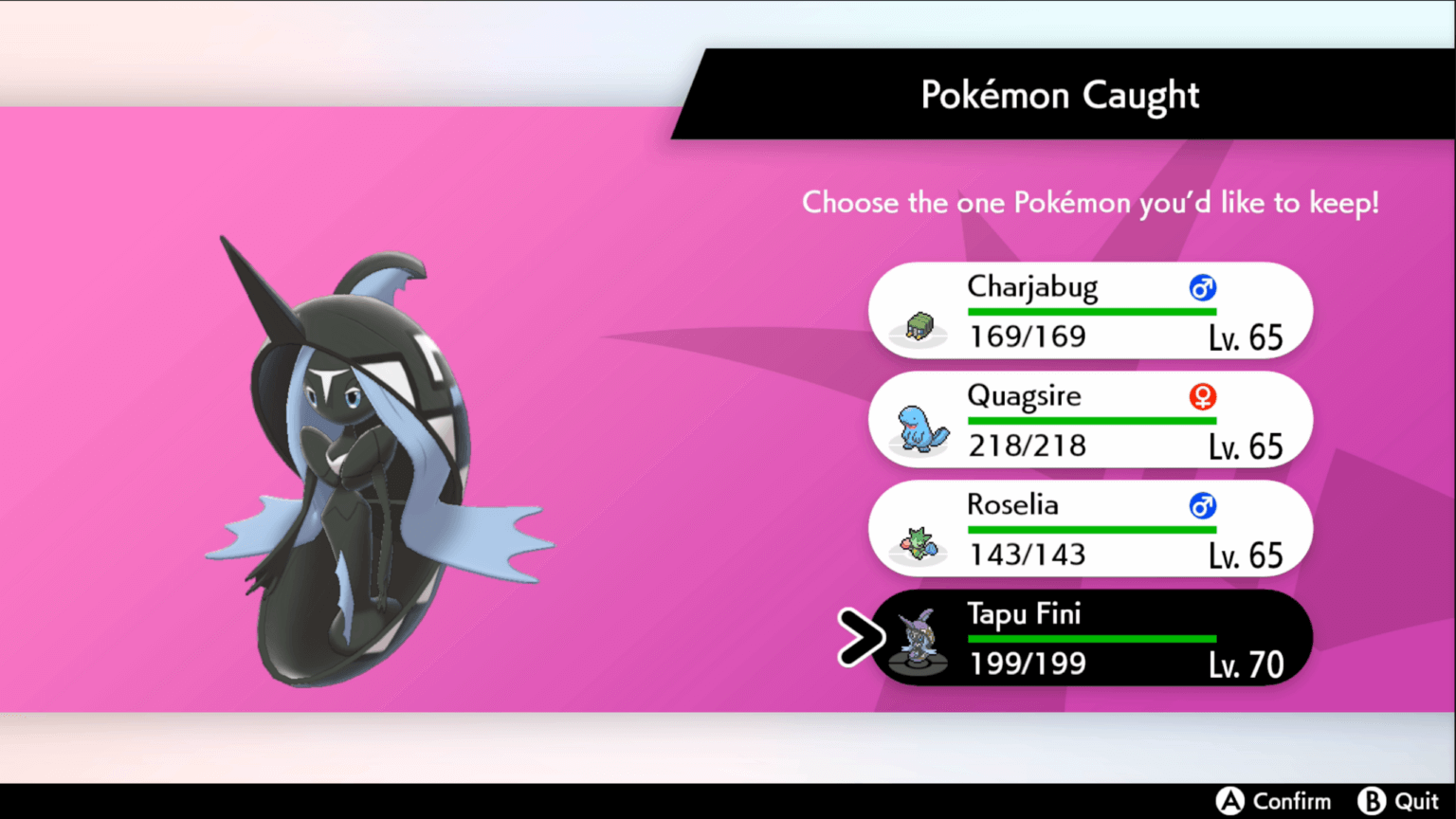Select the Quagsire list entry

point(1090,419)
